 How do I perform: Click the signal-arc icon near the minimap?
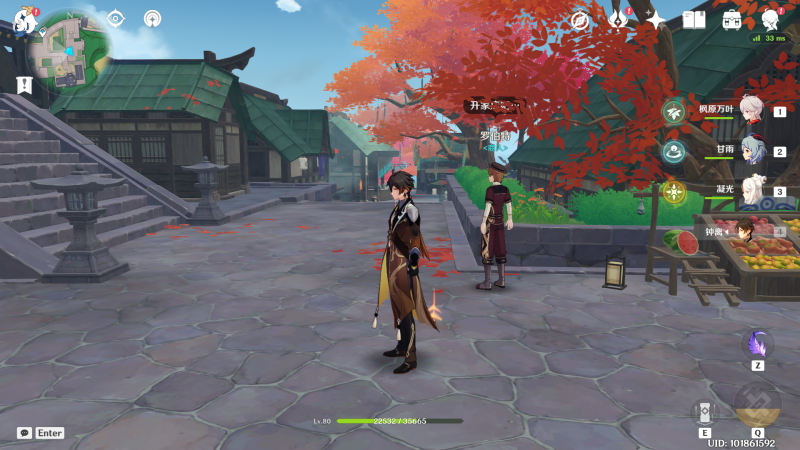152,18
